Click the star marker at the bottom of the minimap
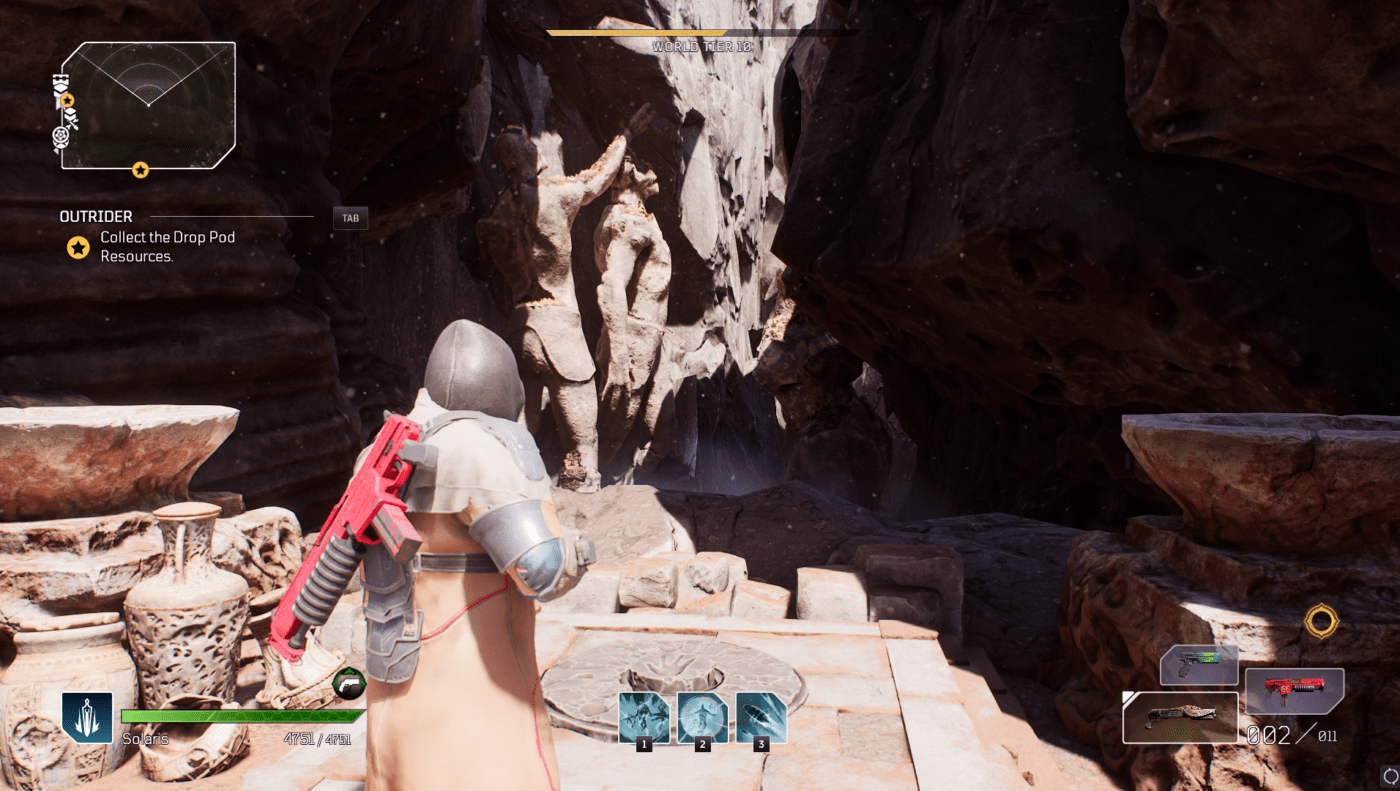1400x791 pixels. [140, 170]
